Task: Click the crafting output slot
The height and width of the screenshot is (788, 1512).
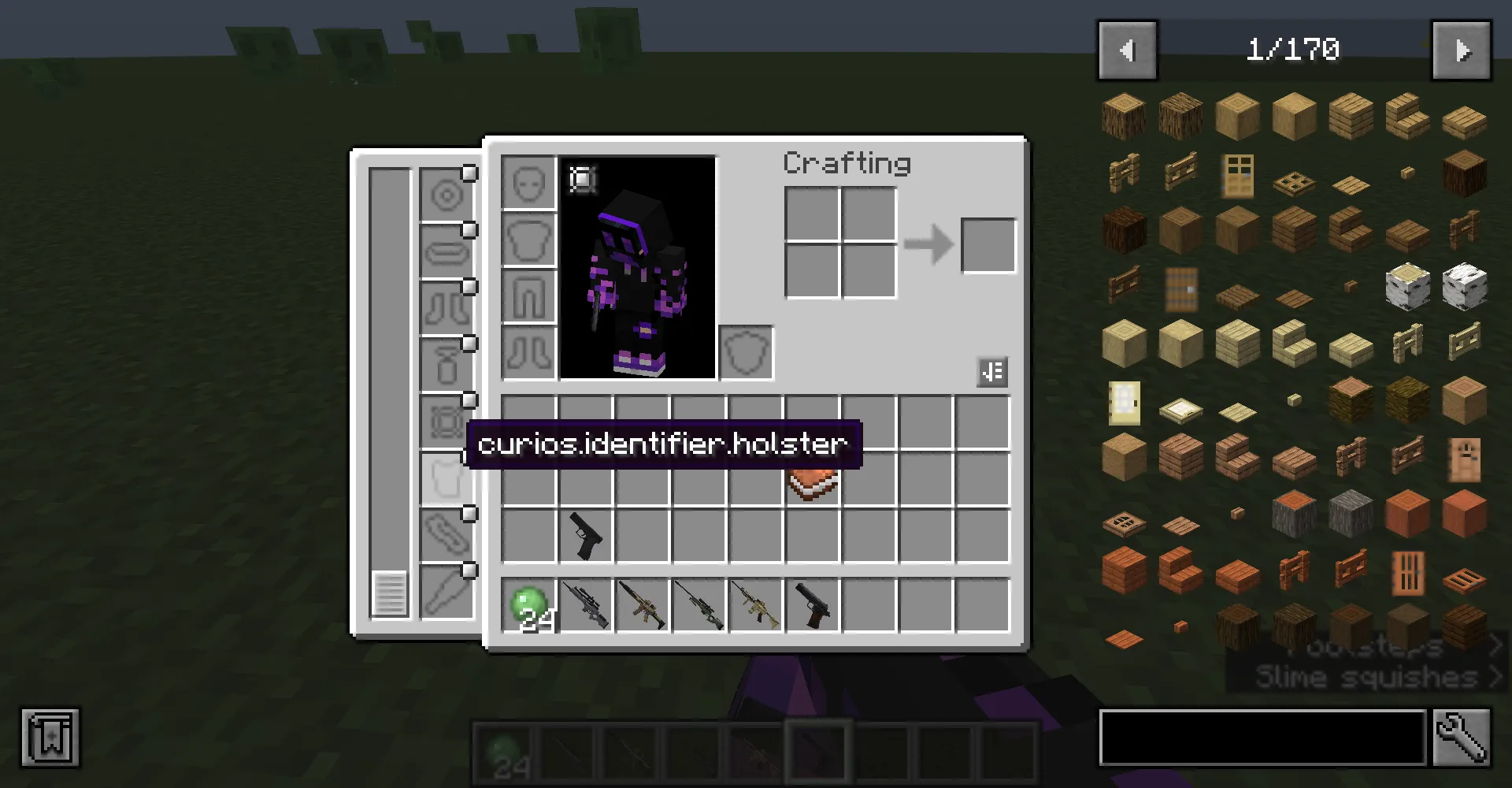Action: (x=988, y=246)
